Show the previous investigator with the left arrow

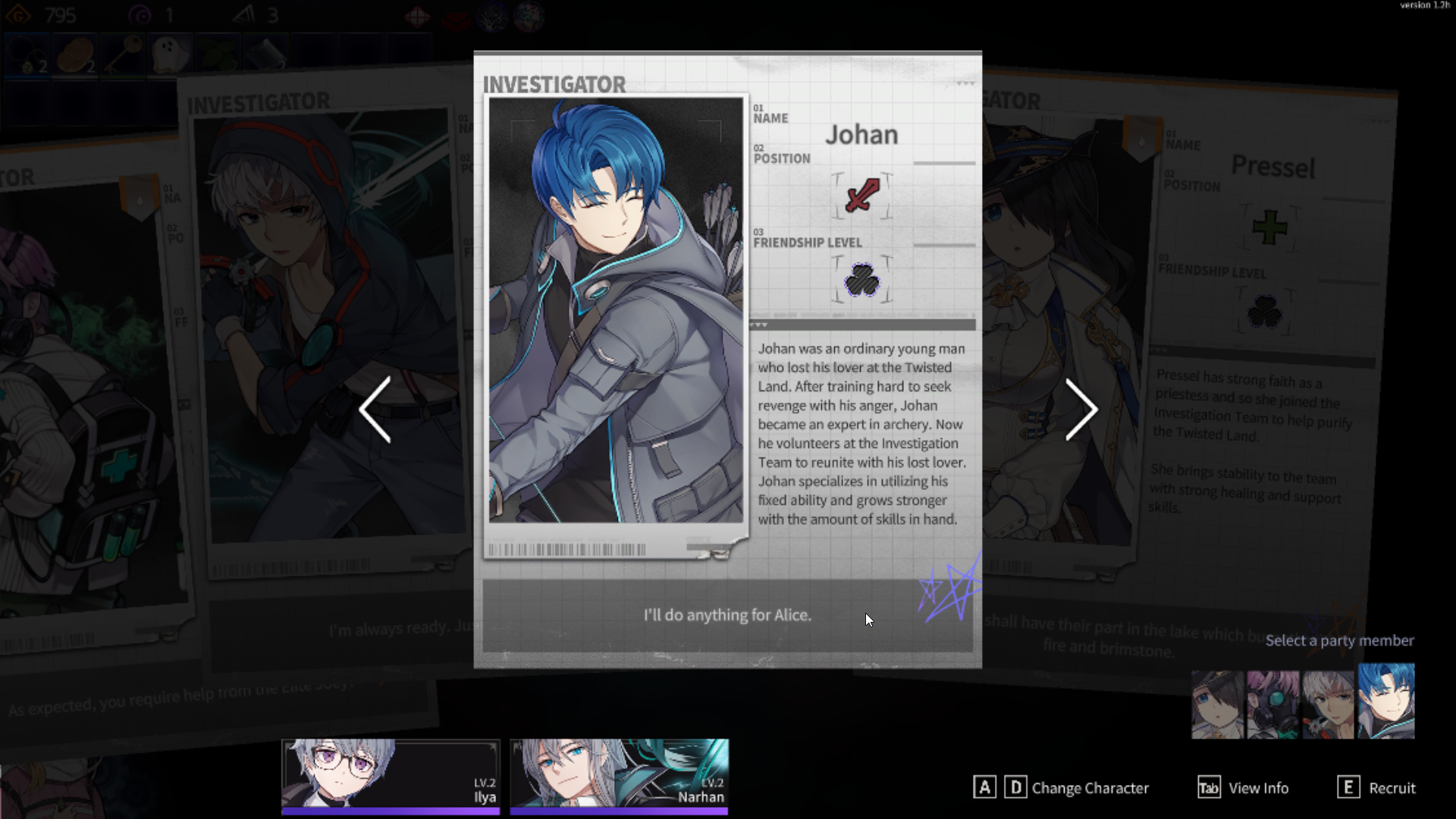pos(375,409)
